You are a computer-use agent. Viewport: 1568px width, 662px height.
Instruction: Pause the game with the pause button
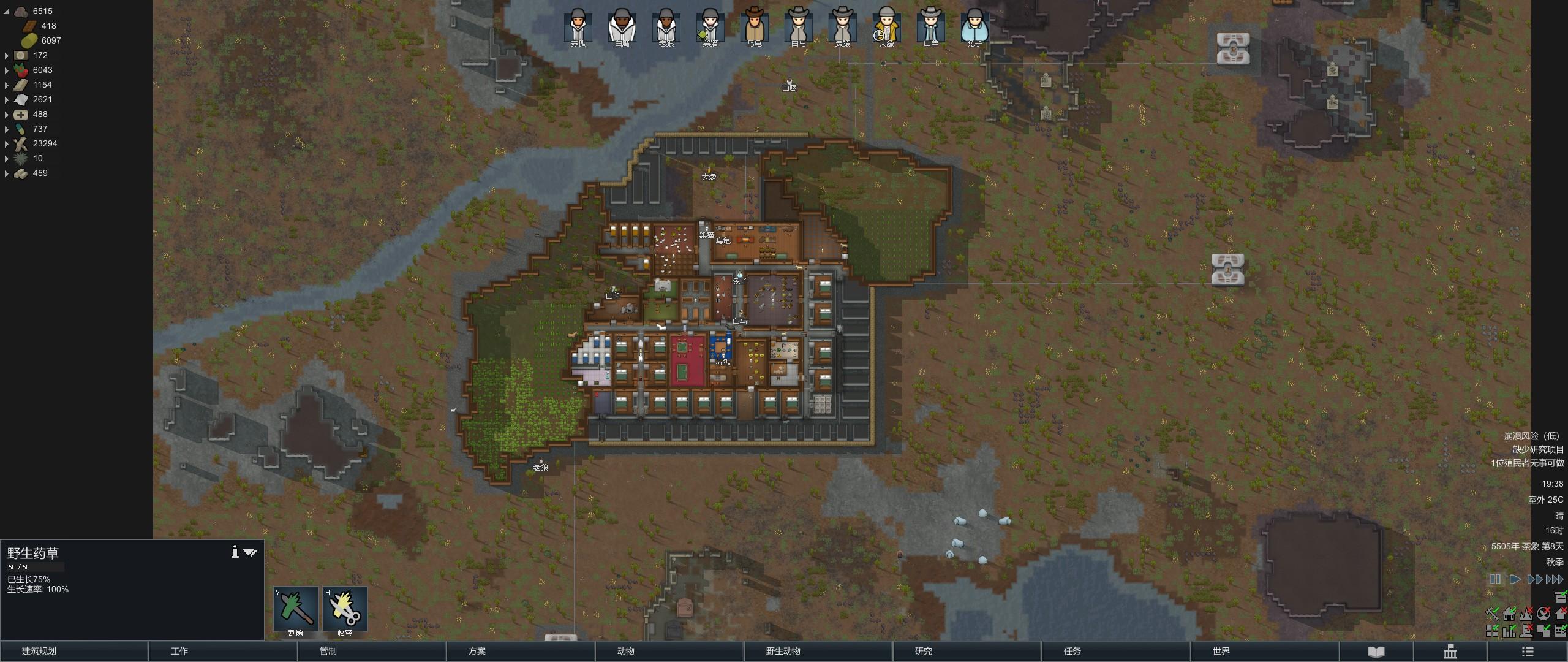point(1495,579)
